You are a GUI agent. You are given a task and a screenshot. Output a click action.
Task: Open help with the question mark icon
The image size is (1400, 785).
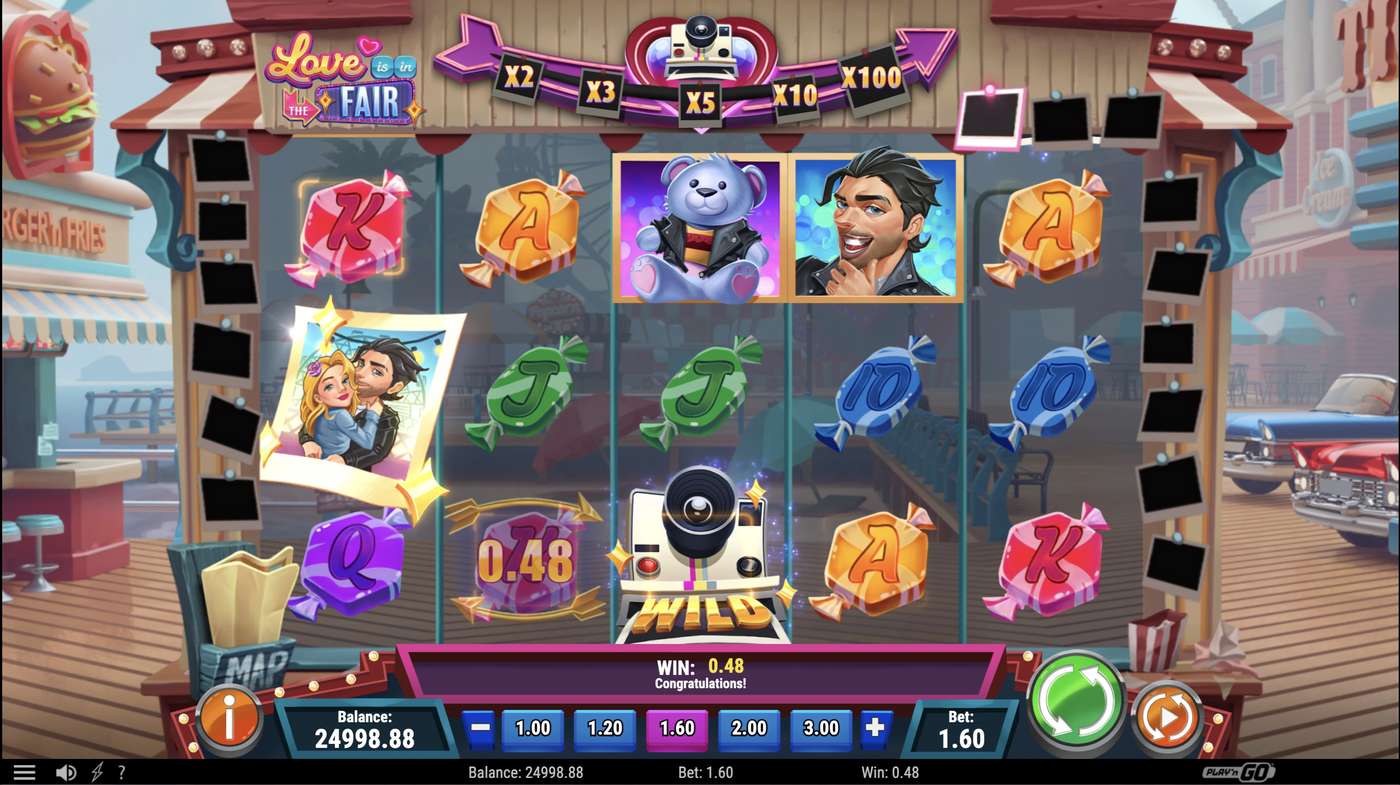click(122, 771)
